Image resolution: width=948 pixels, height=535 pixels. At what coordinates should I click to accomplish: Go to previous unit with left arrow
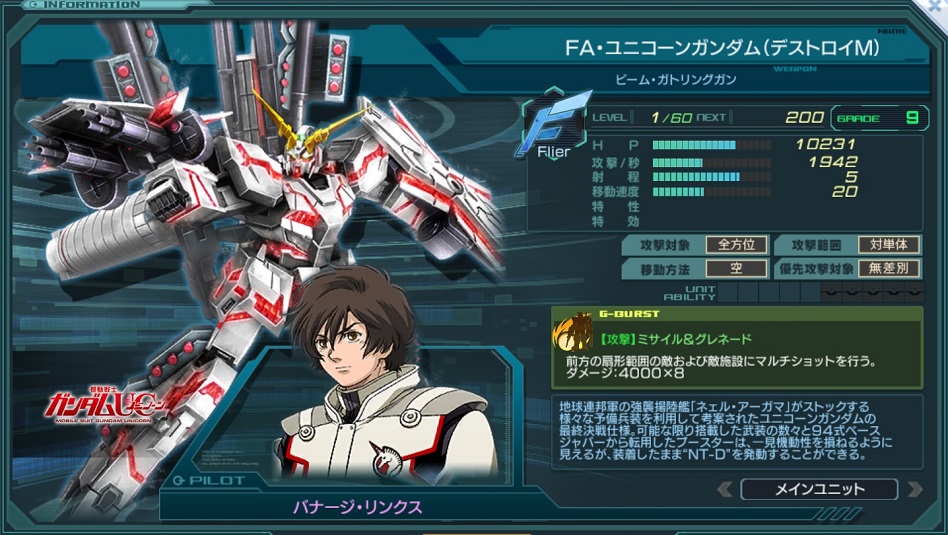727,490
